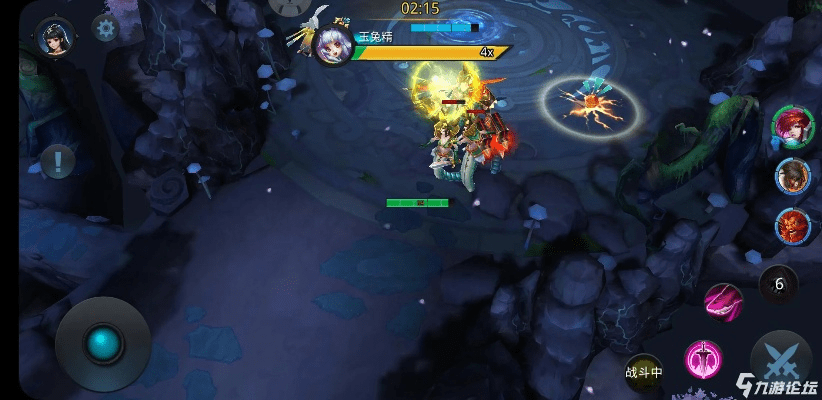Viewport: 822px width, 400px height.
Task: Open the settings gear menu
Action: click(x=105, y=28)
